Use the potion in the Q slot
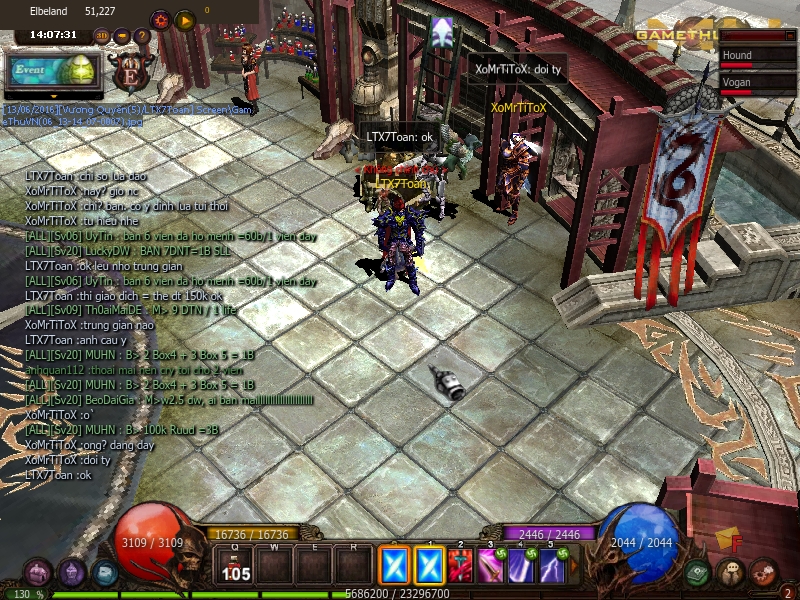800x600 pixels. pos(236,566)
